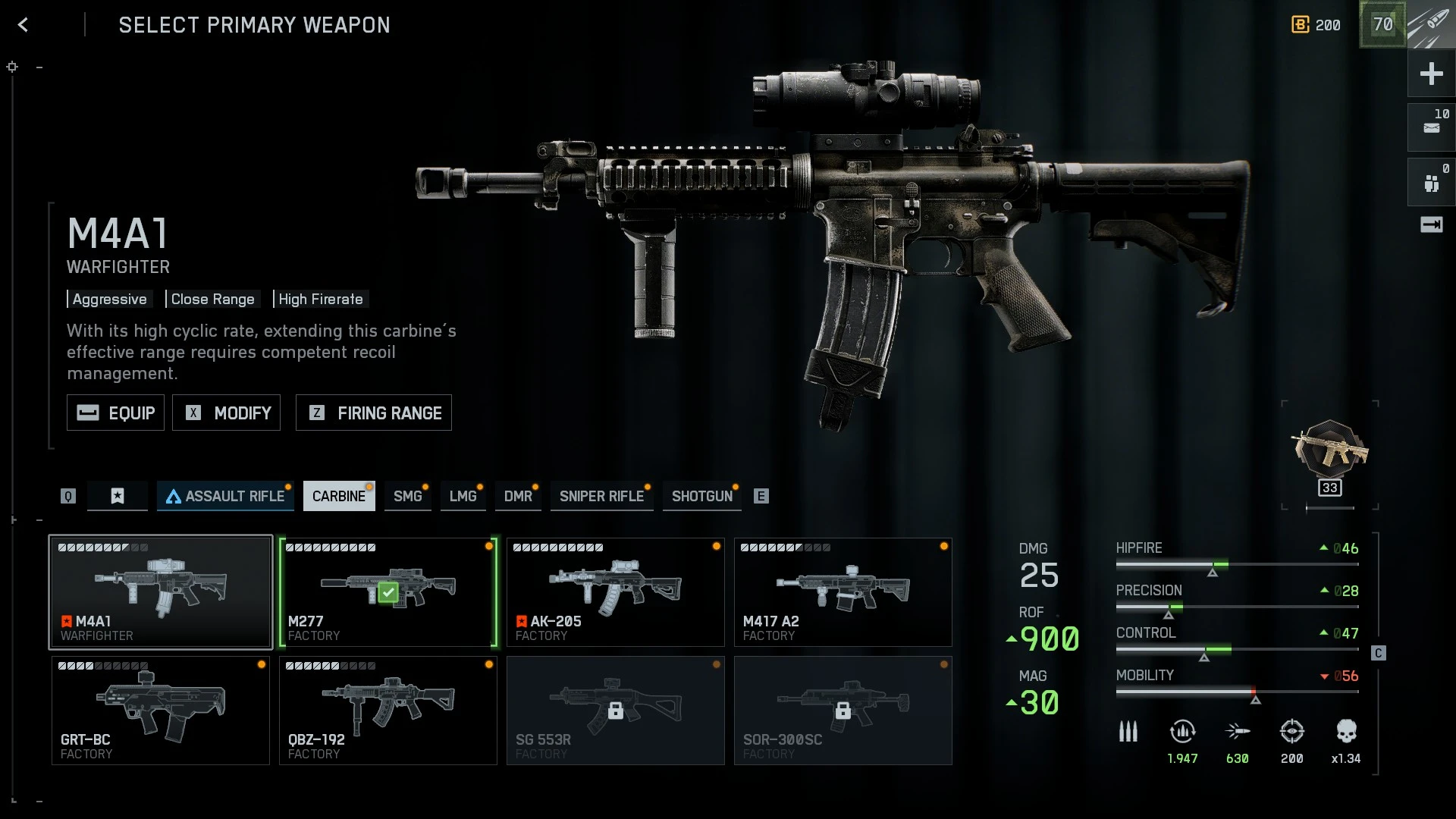Select the QBZ-192 Factory tile
The width and height of the screenshot is (1456, 819).
pos(388,711)
